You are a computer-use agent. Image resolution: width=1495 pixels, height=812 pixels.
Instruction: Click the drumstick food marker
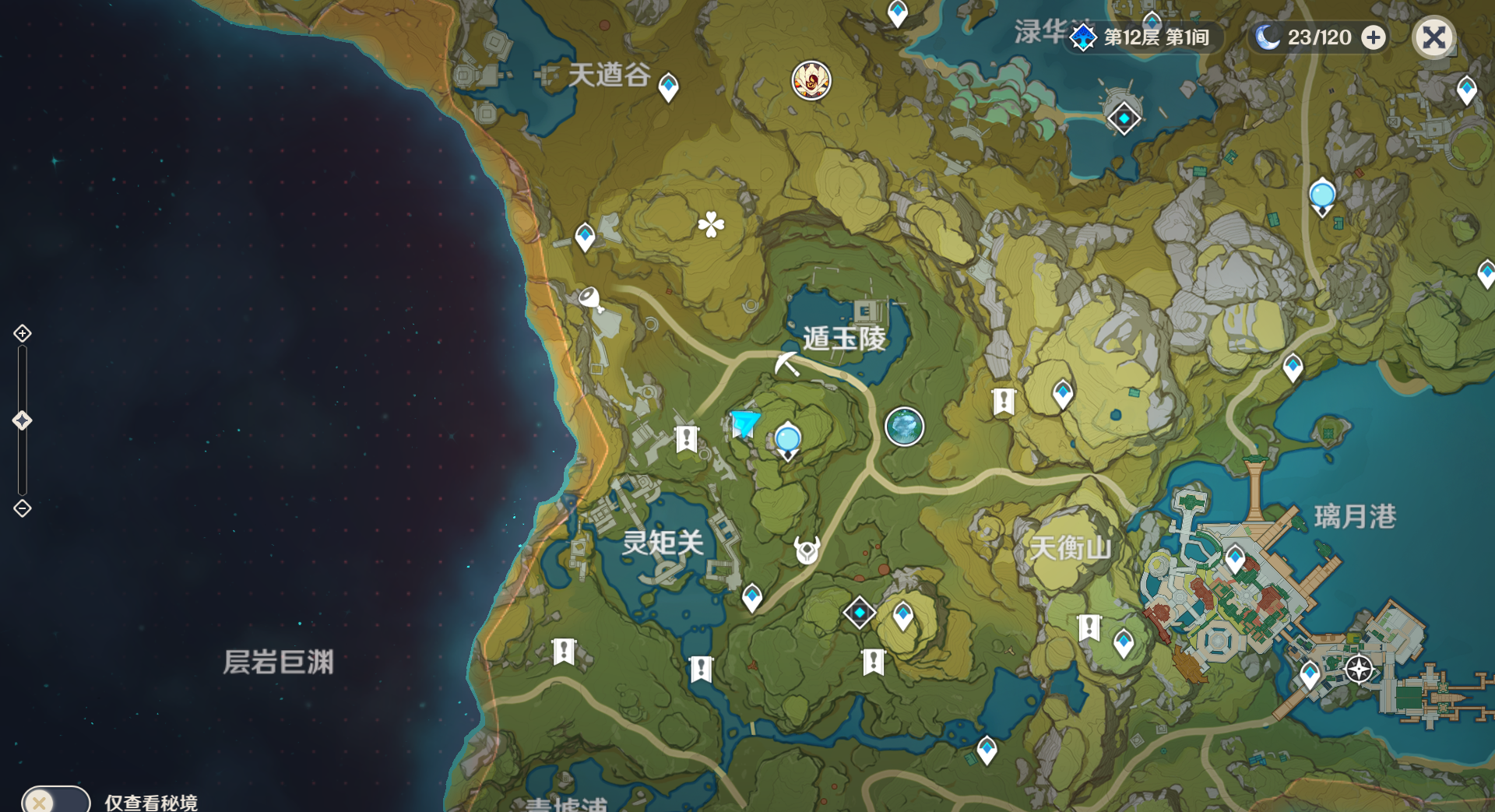point(591,299)
